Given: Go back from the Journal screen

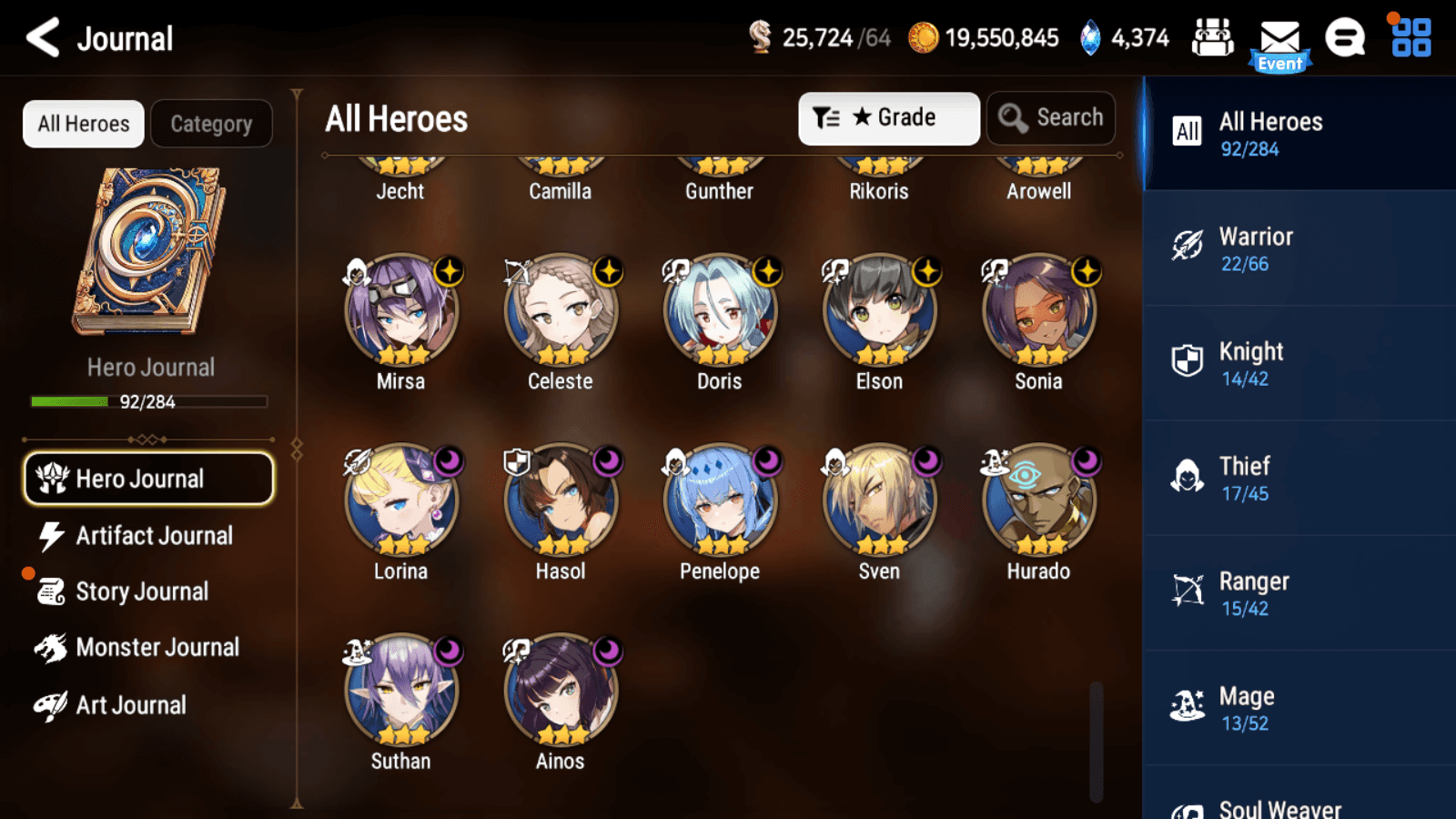Looking at the screenshot, I should (43, 38).
